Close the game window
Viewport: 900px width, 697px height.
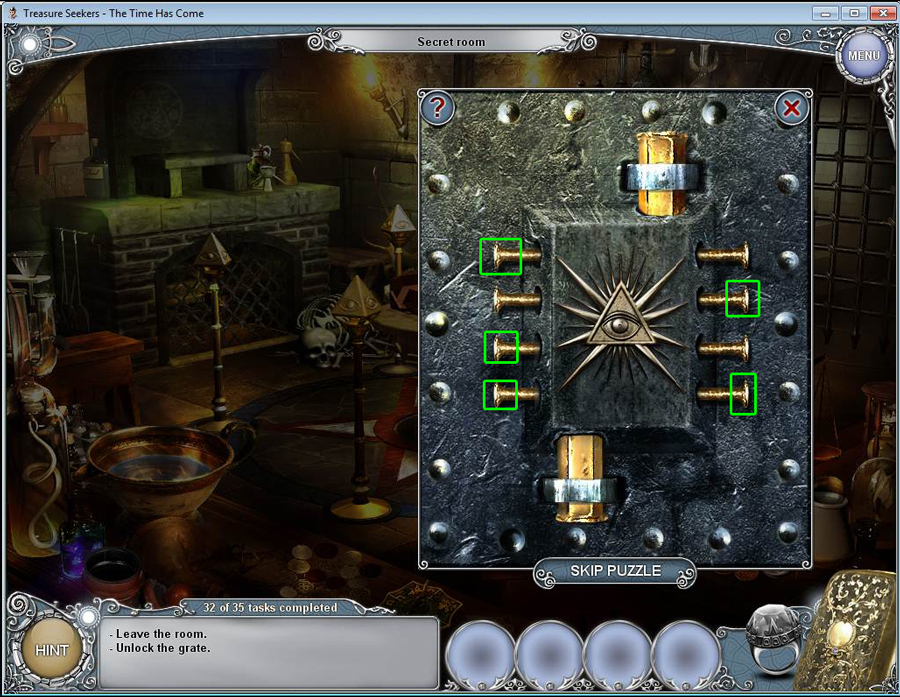click(x=880, y=13)
